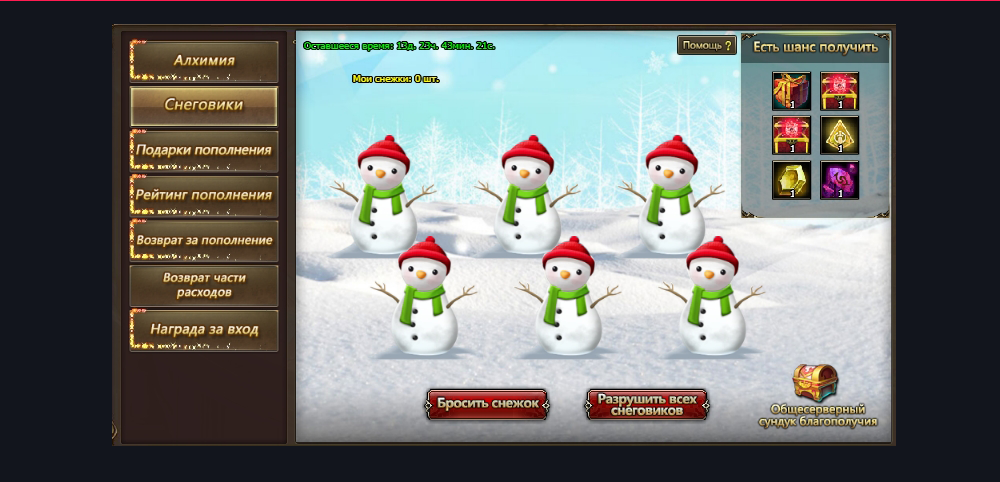View the purple crystal reward icon

click(839, 180)
